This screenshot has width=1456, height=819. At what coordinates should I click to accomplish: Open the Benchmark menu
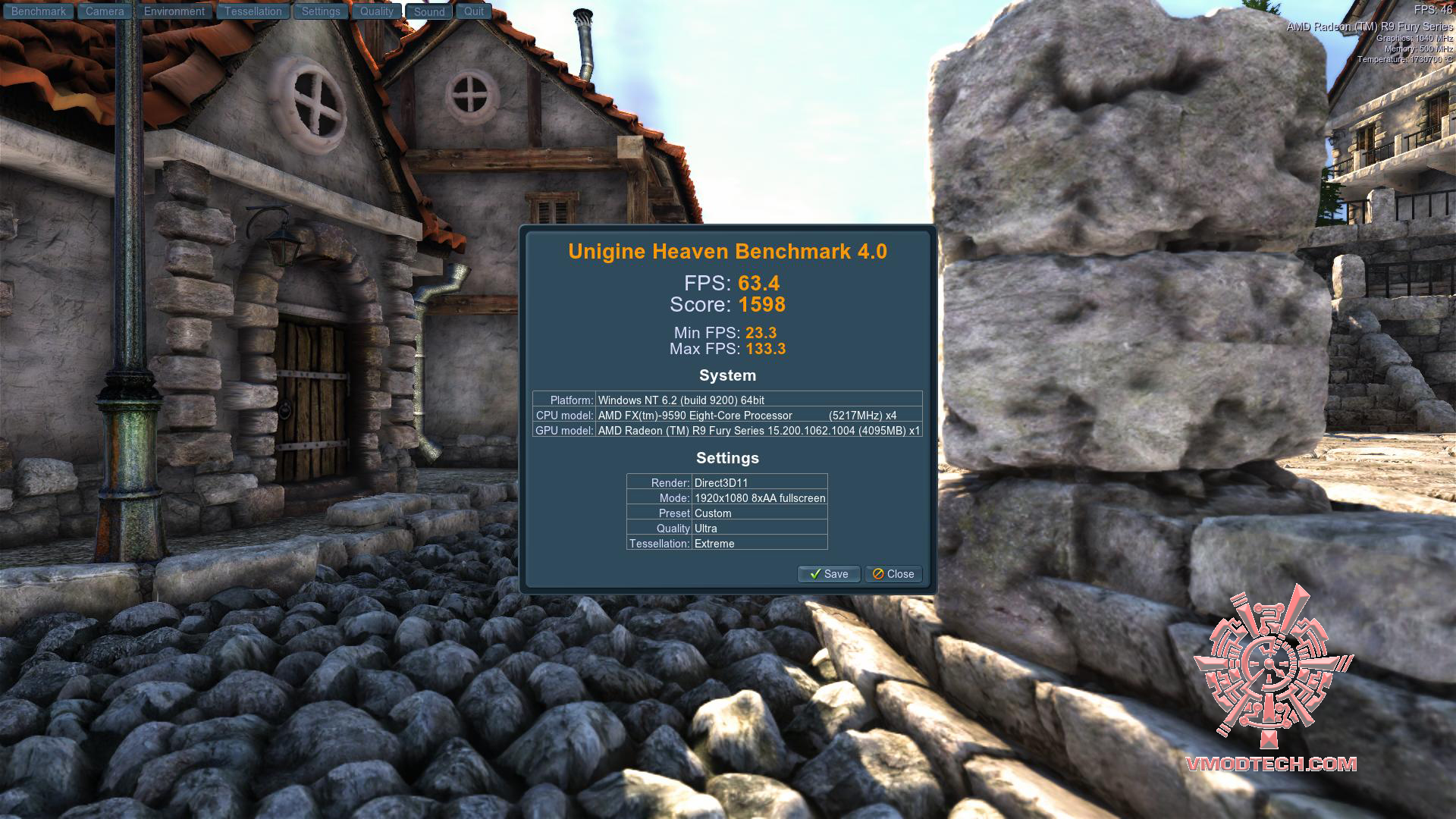point(38,11)
